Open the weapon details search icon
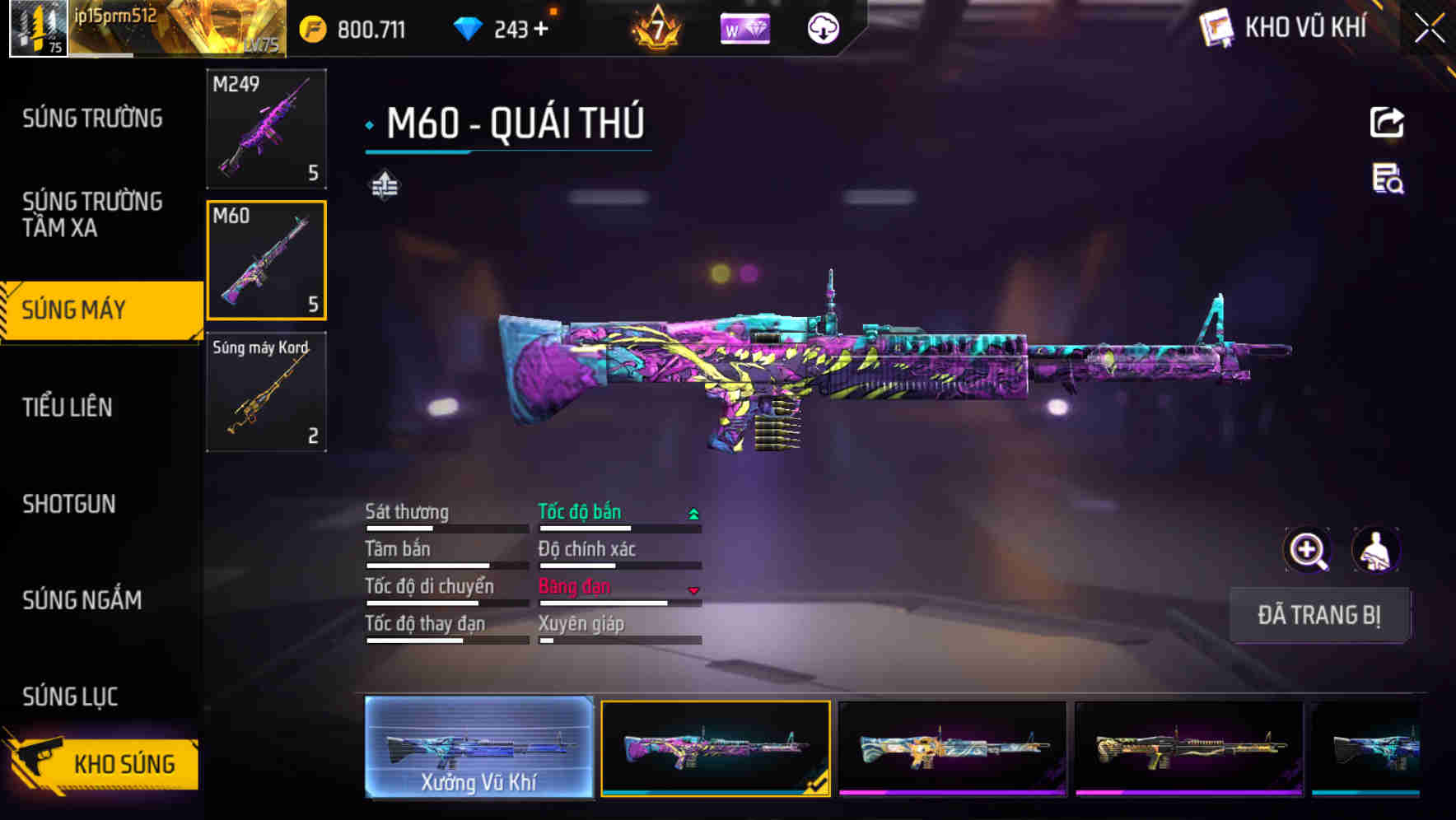The width and height of the screenshot is (1456, 820). 1388,179
